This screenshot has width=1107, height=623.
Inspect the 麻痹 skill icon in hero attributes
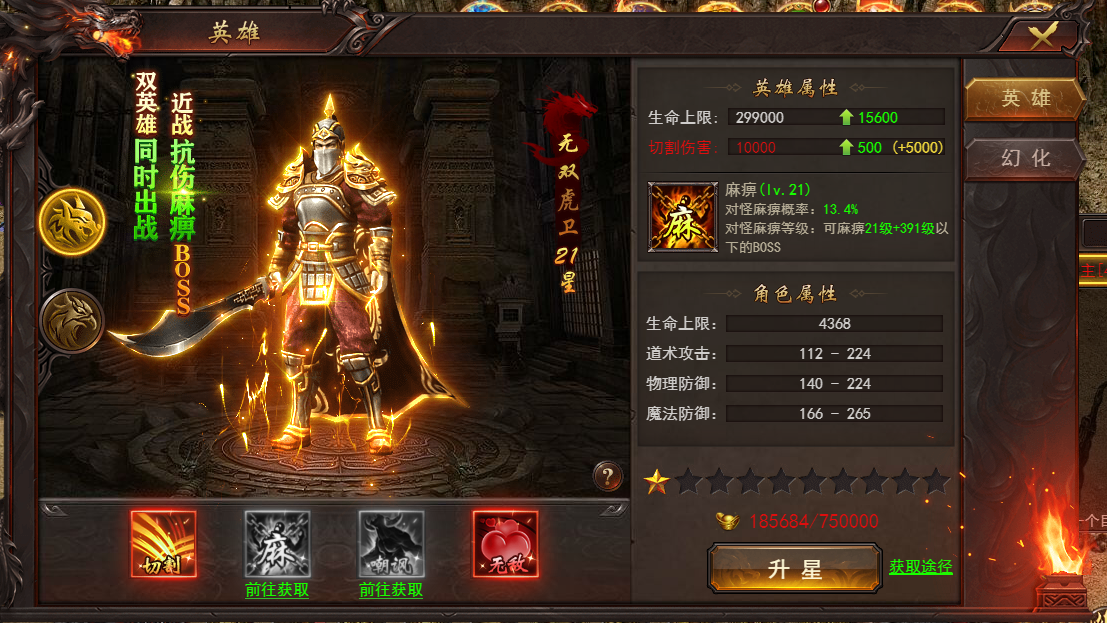click(x=682, y=216)
